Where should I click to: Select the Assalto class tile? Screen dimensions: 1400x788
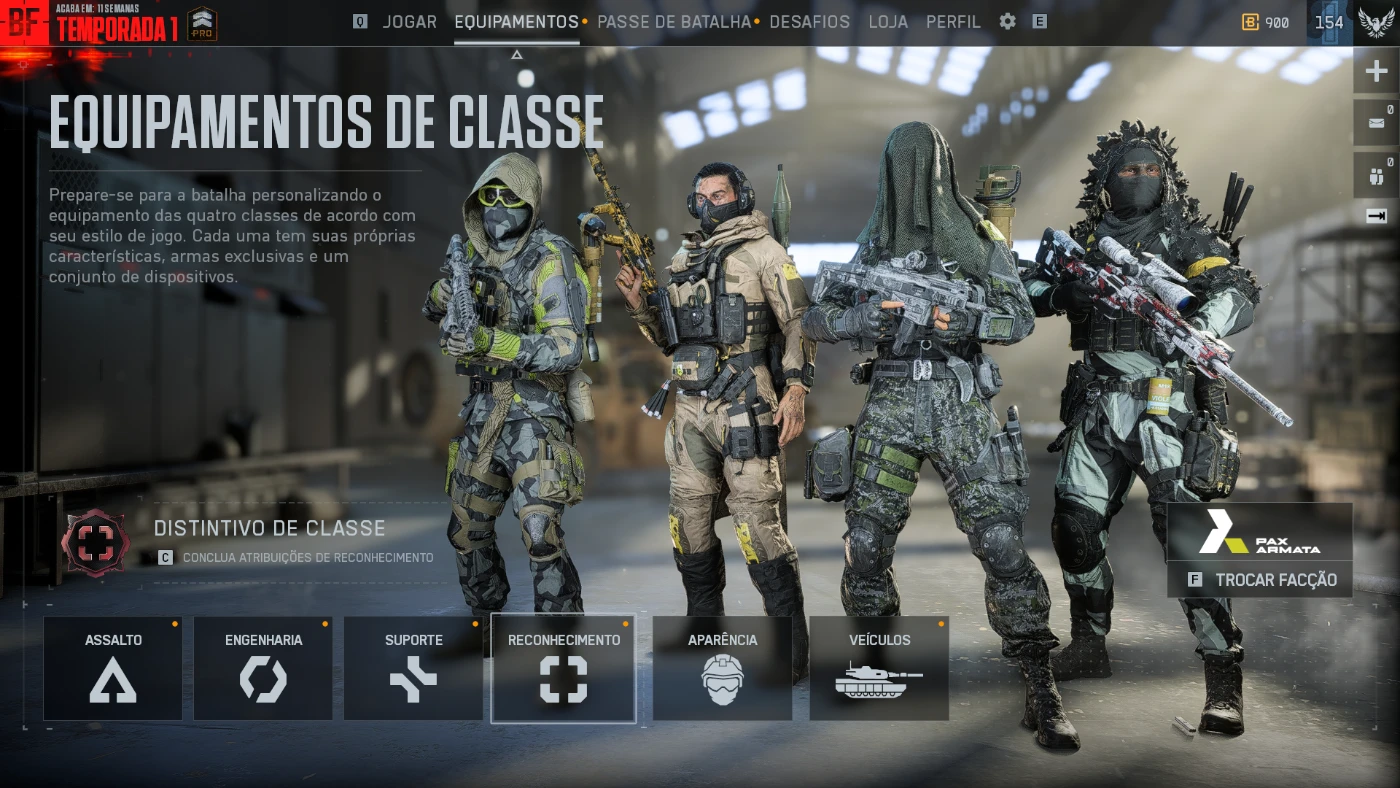tap(113, 668)
